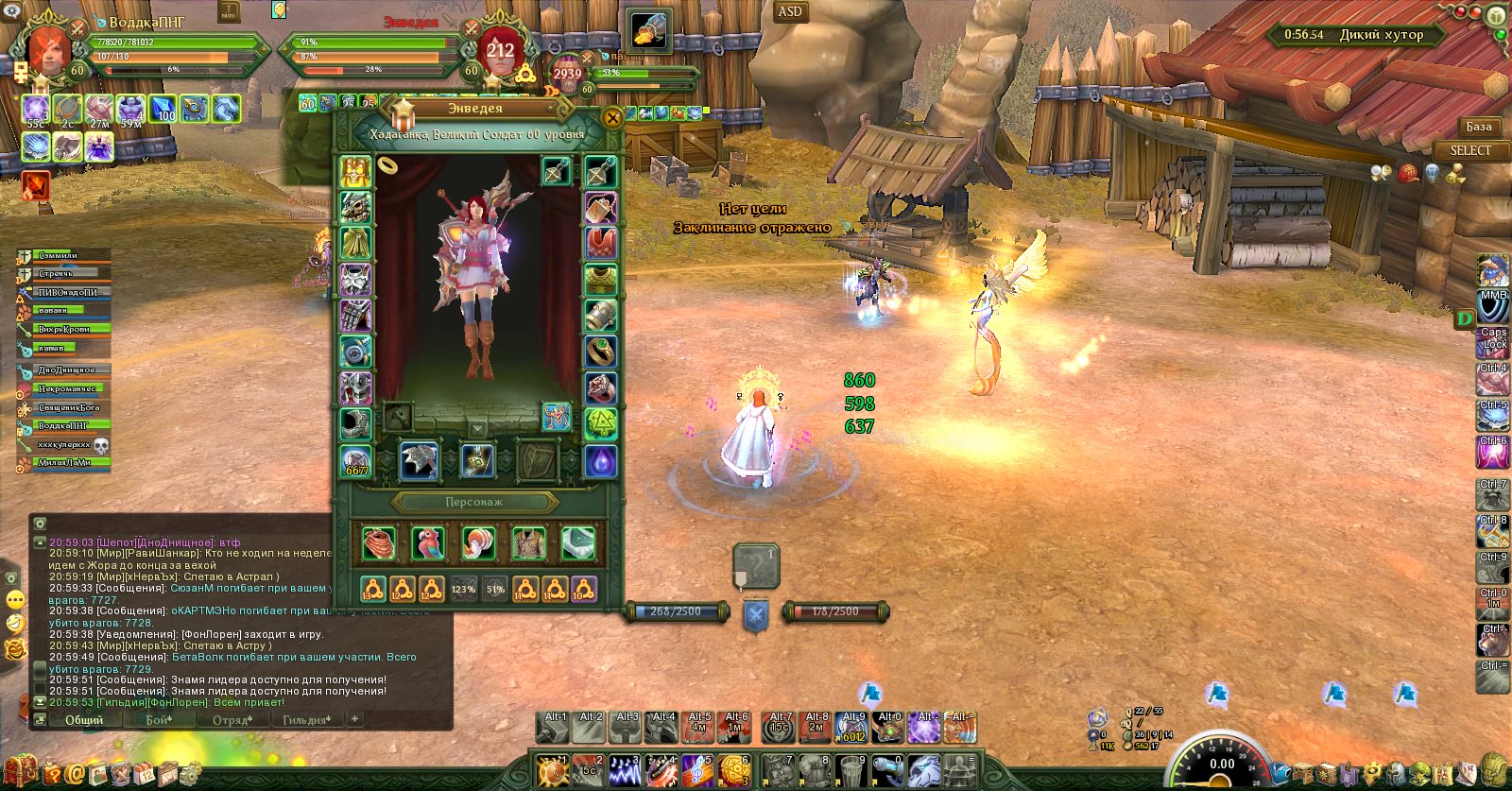
Task: Open the Персонаж button in inspection panel
Action: pos(474,503)
